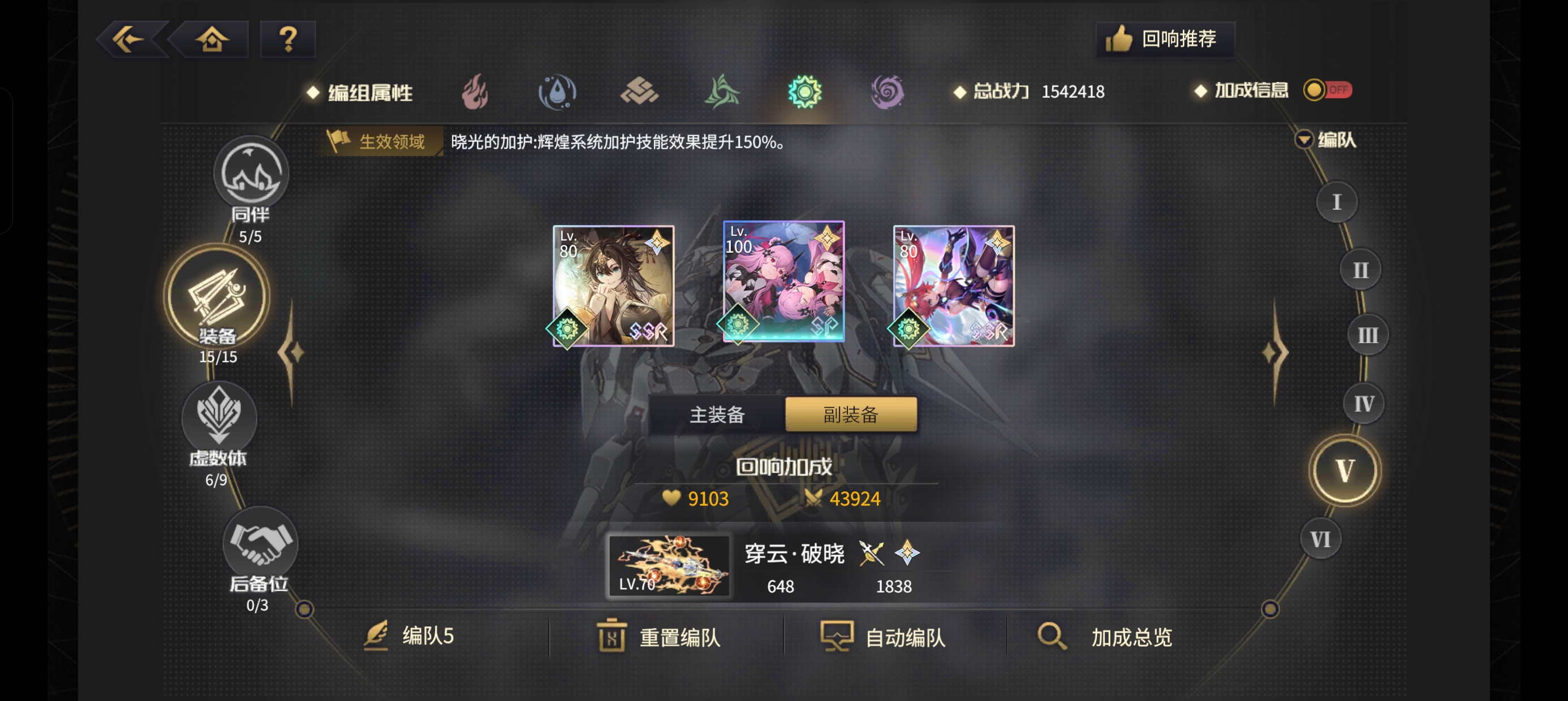Select the dark element filter icon
Screen dimensions: 1568x701
click(887, 91)
